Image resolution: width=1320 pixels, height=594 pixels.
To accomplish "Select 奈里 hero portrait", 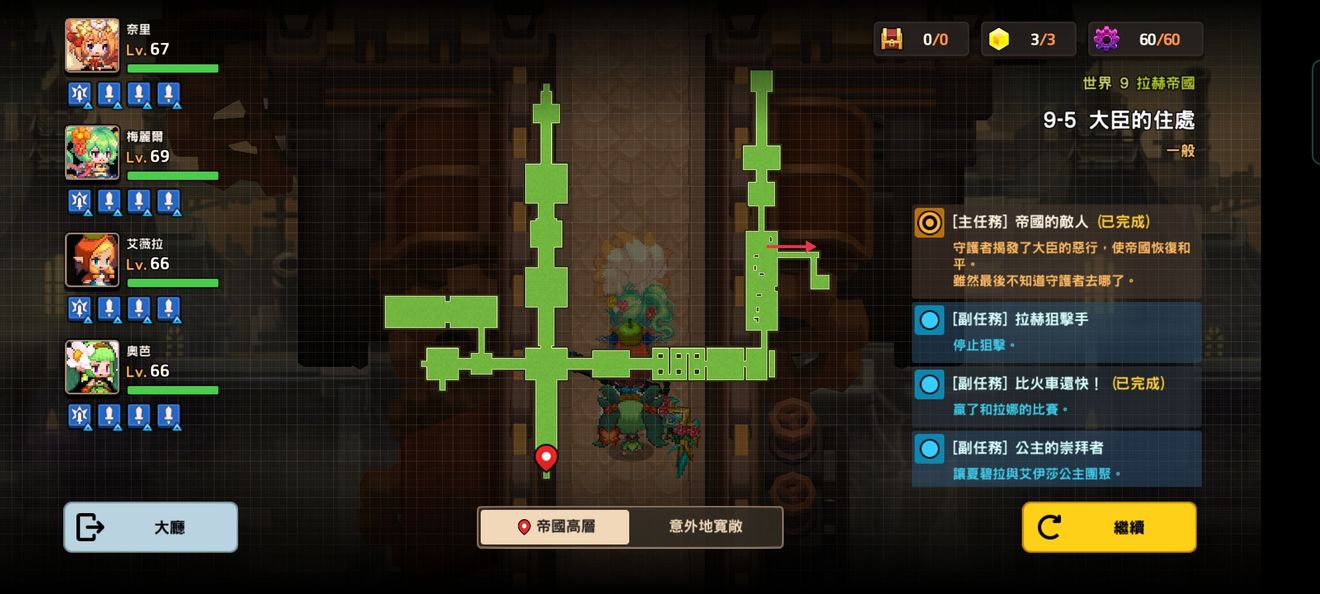I will pos(92,46).
